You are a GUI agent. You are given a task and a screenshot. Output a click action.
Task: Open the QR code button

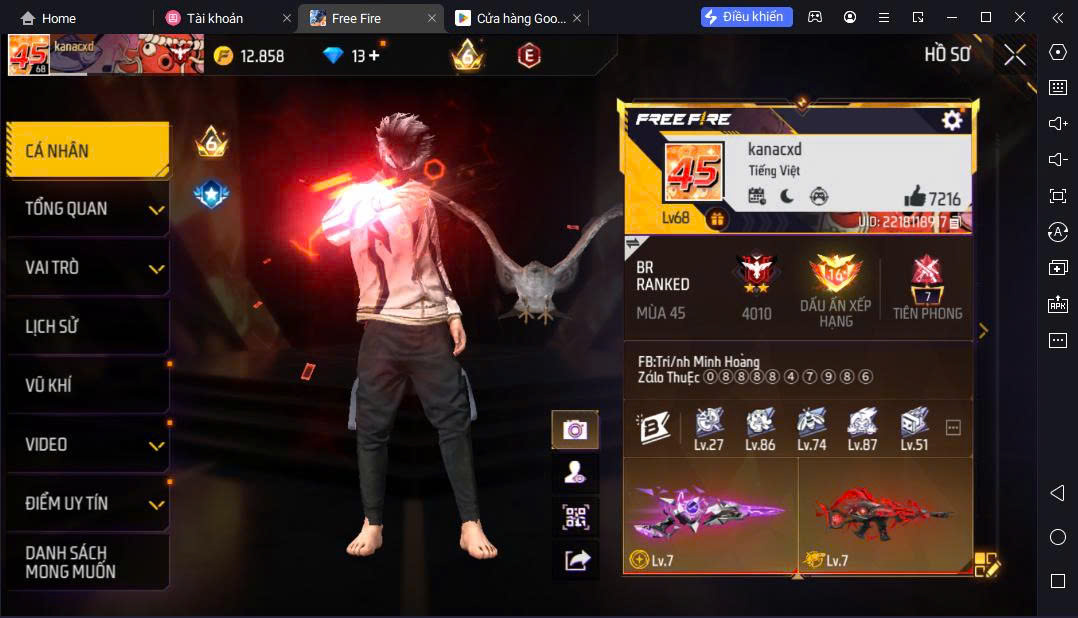tap(575, 517)
